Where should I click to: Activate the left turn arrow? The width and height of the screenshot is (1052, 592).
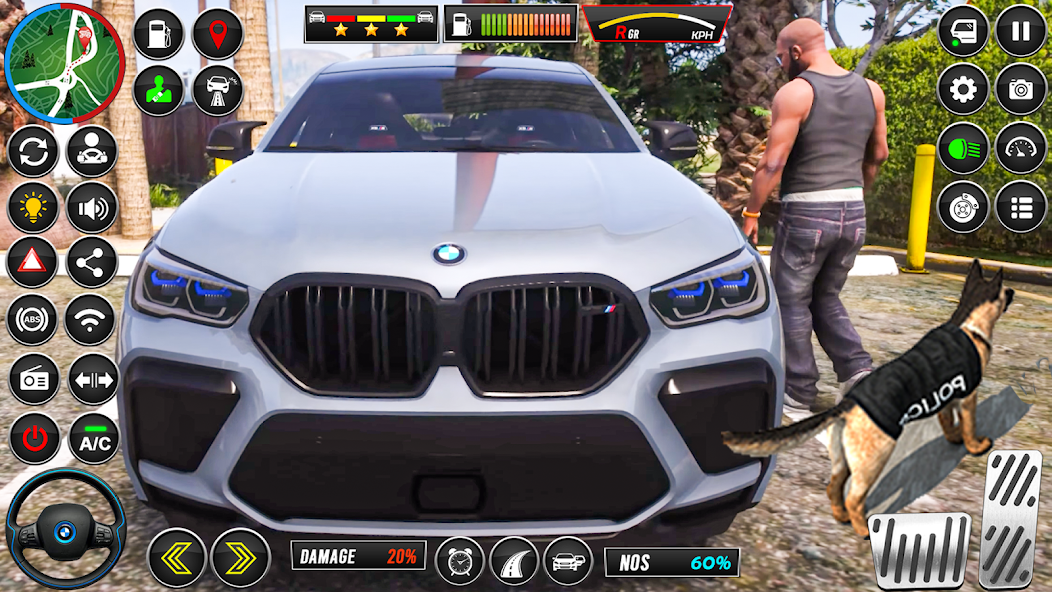pyautogui.click(x=177, y=557)
